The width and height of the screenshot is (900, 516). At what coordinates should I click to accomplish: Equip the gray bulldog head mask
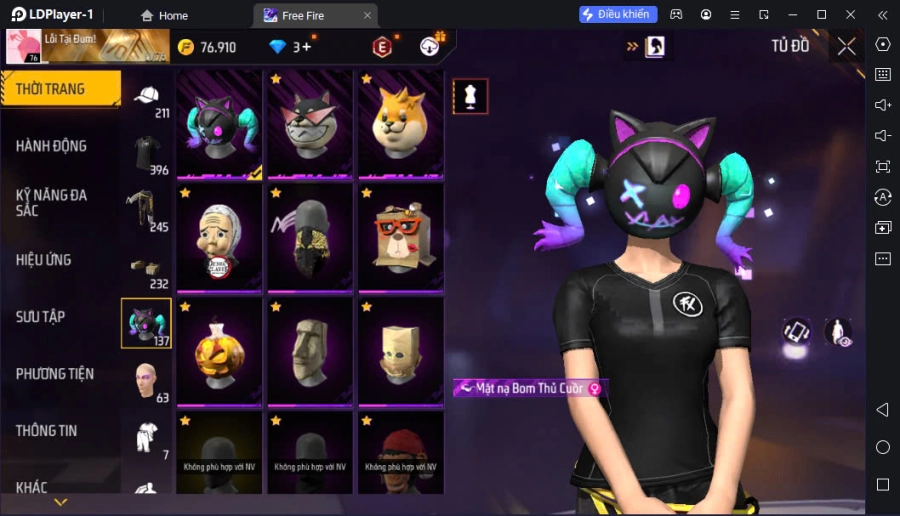(x=309, y=124)
